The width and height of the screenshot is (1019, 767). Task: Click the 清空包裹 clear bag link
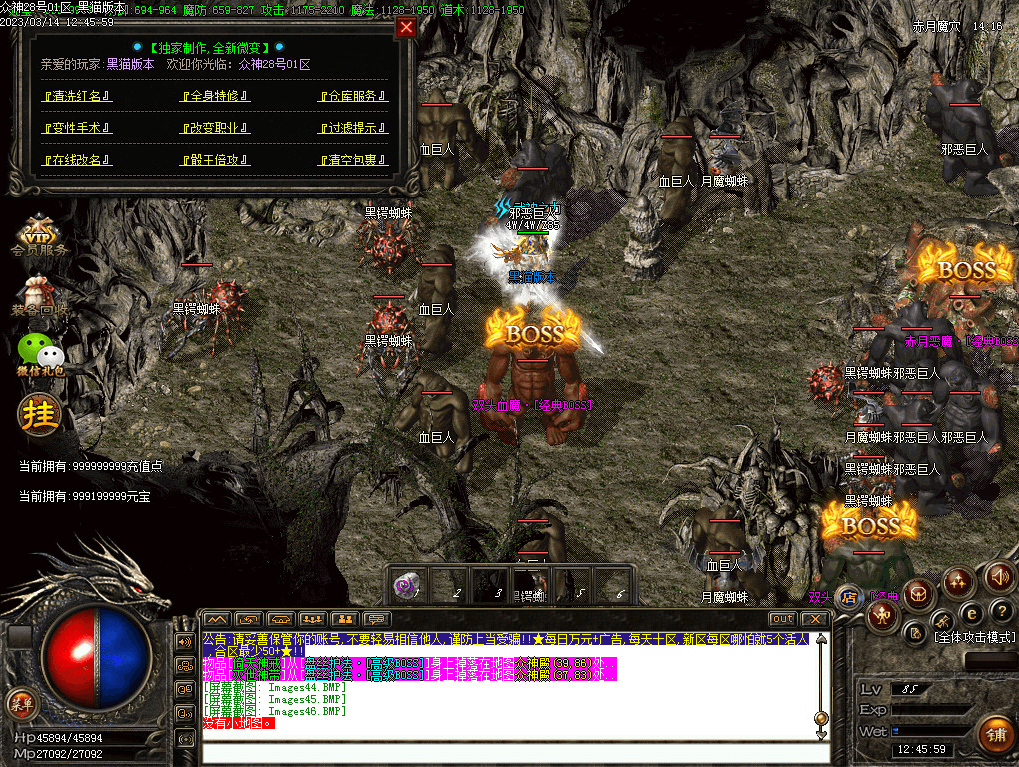[x=352, y=160]
